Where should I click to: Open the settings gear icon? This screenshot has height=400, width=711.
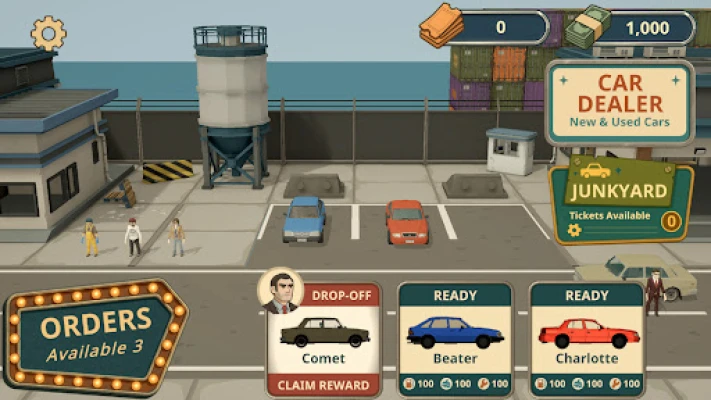tap(48, 33)
